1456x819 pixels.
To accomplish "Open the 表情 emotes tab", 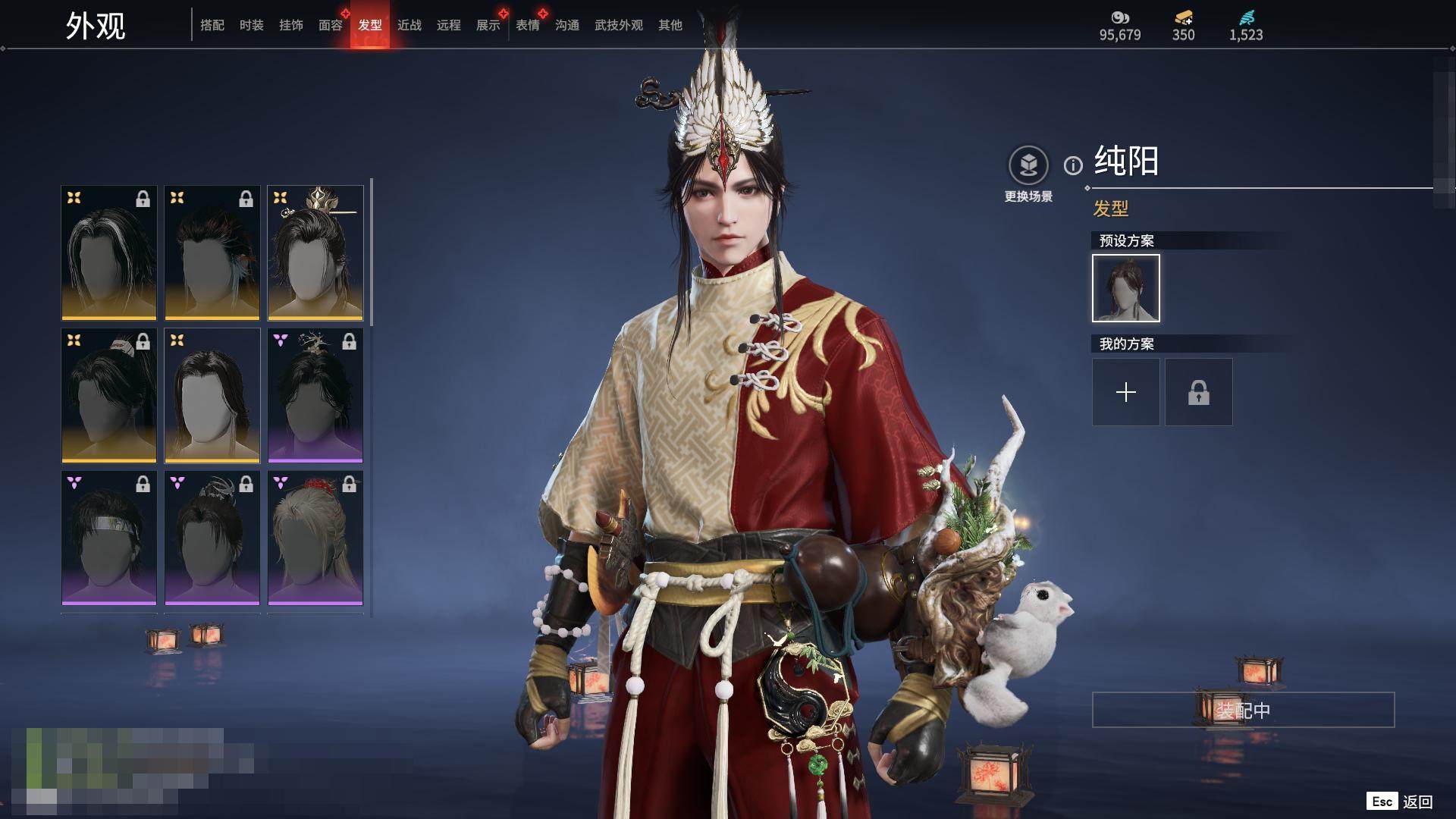I will tap(528, 25).
